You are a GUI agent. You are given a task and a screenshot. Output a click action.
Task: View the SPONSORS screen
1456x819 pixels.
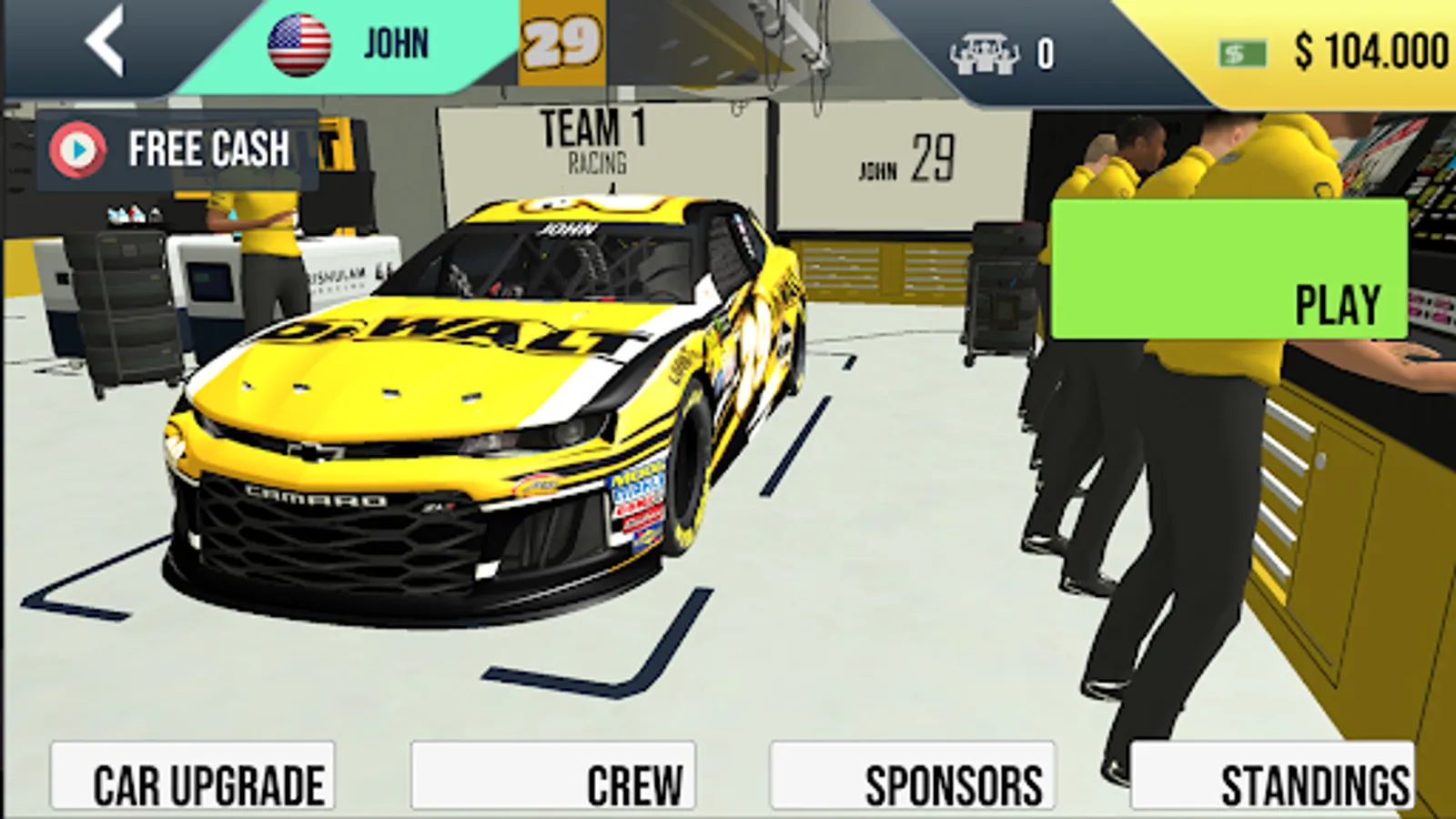pyautogui.click(x=912, y=777)
